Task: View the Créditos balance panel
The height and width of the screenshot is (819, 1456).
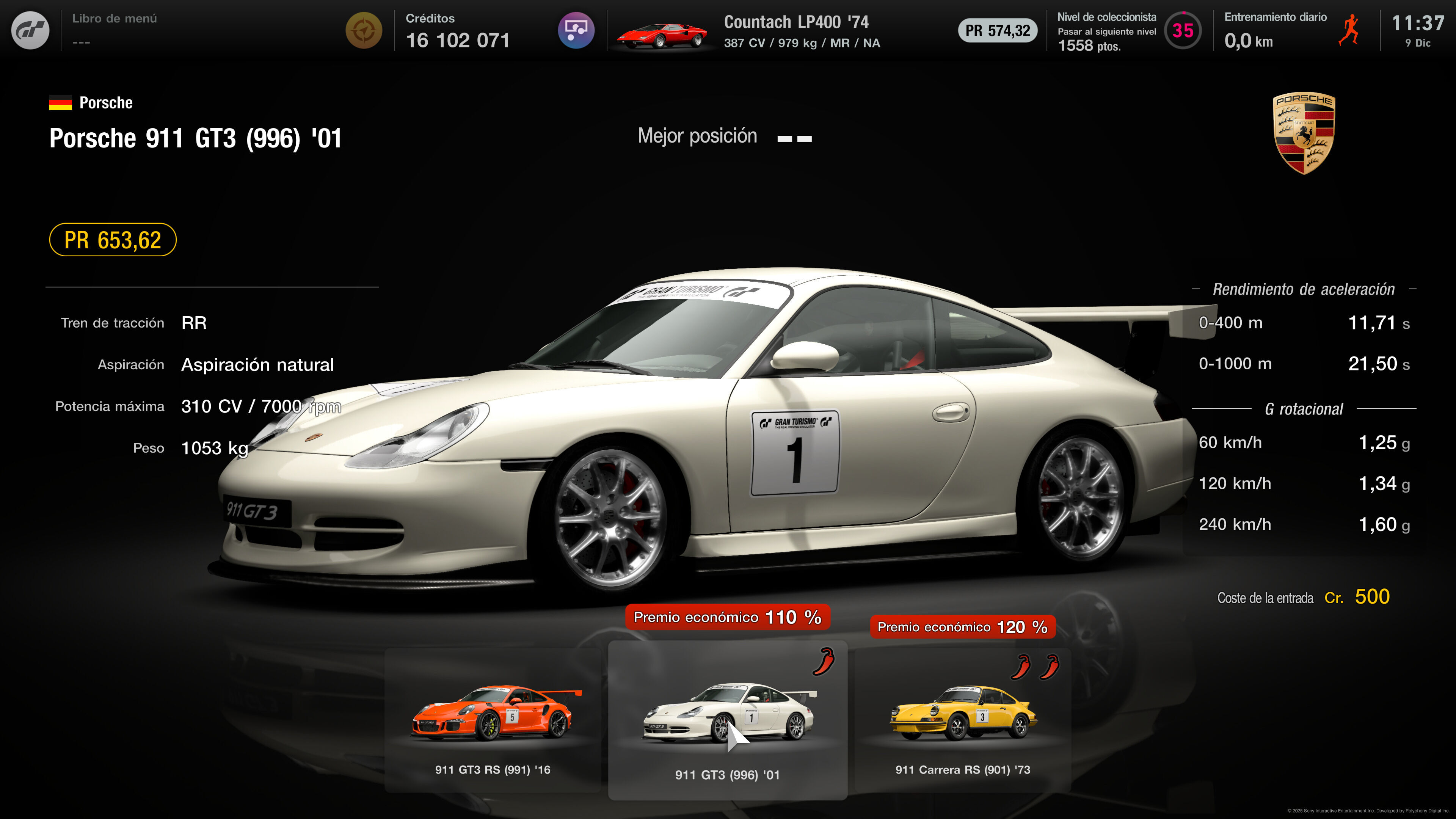Action: coord(458,30)
